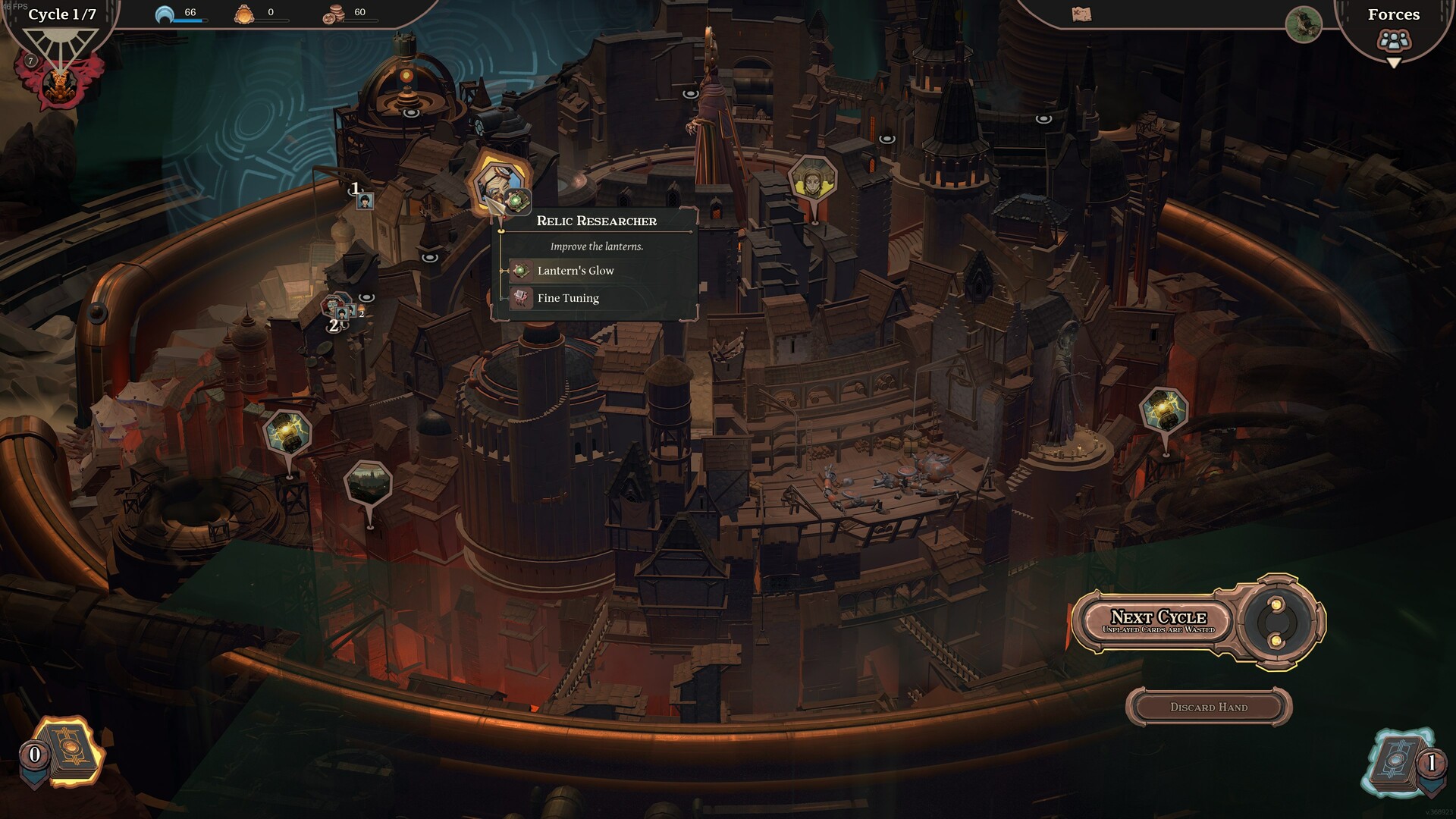The image size is (1456, 819).
Task: Choose the Lantern's Glow option
Action: (x=575, y=271)
